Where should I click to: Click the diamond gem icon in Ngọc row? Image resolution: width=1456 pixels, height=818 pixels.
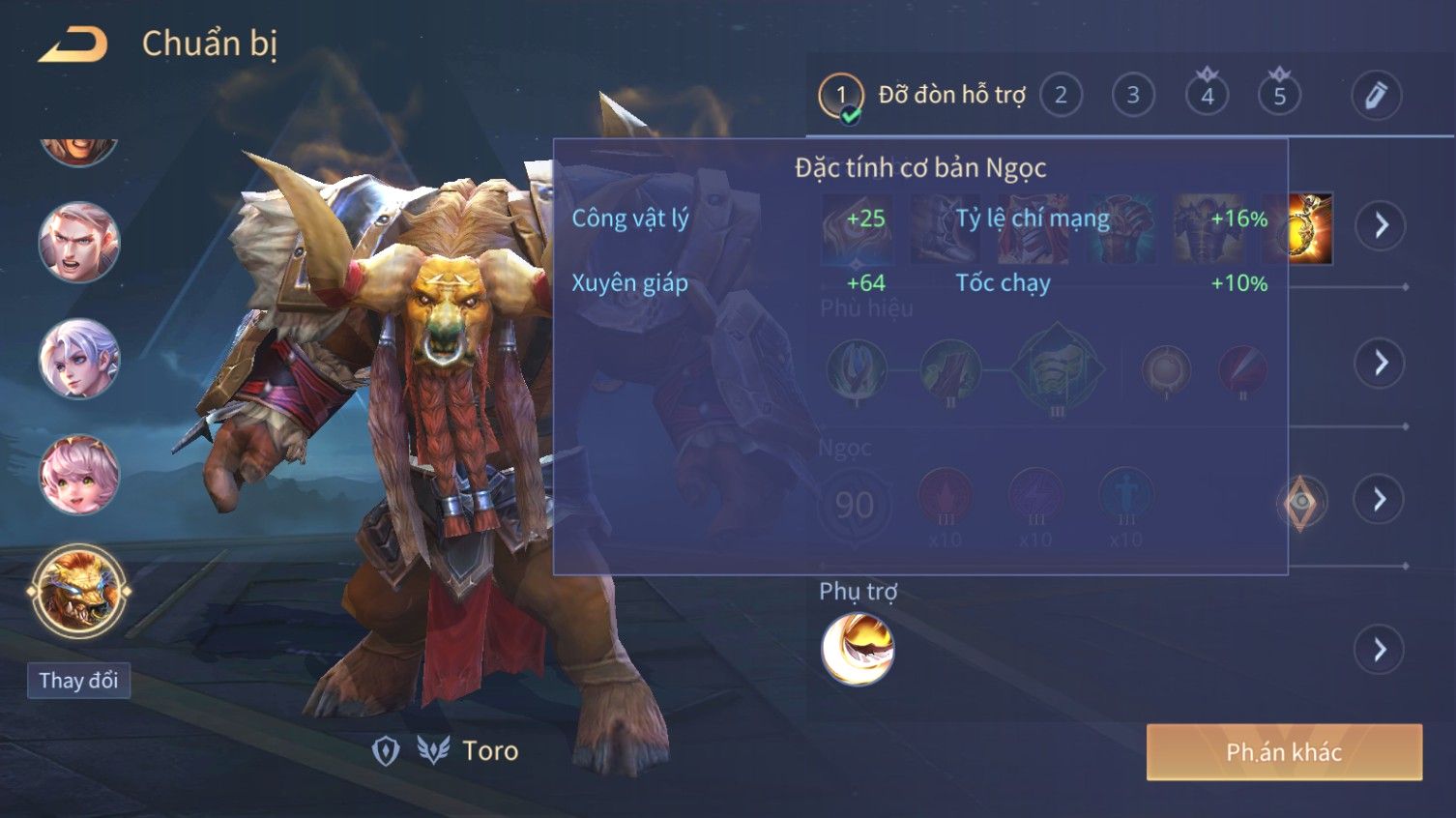coord(1301,502)
